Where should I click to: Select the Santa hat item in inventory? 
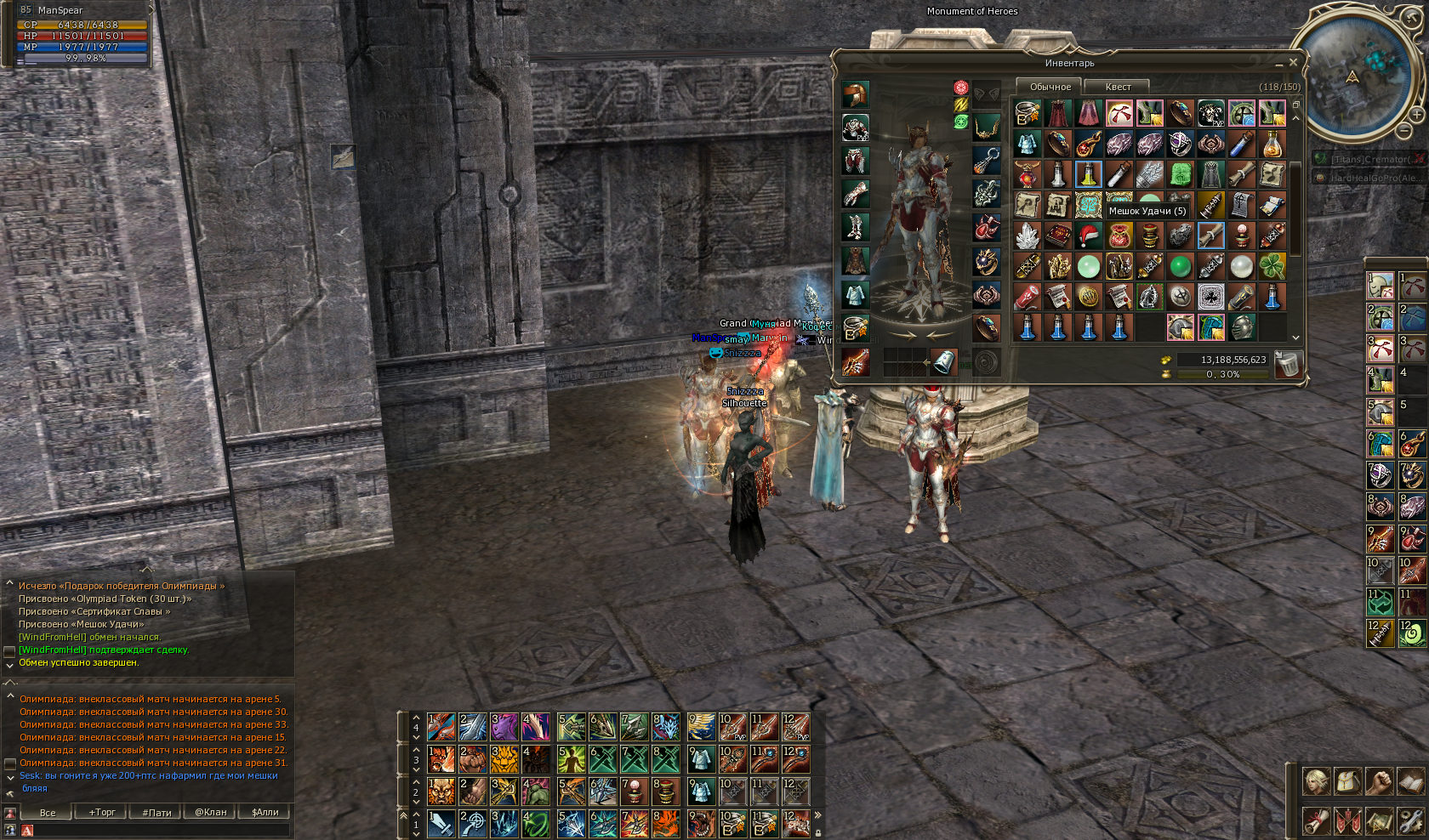pyautogui.click(x=1088, y=236)
